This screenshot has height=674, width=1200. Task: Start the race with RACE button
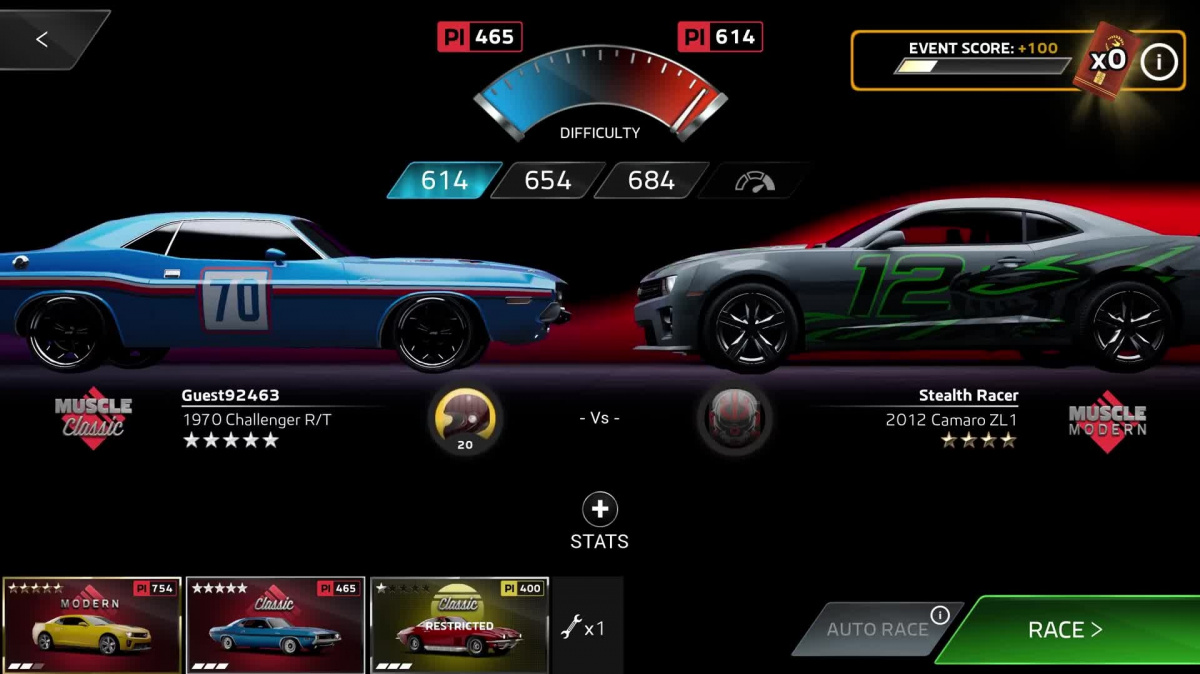(1066, 630)
